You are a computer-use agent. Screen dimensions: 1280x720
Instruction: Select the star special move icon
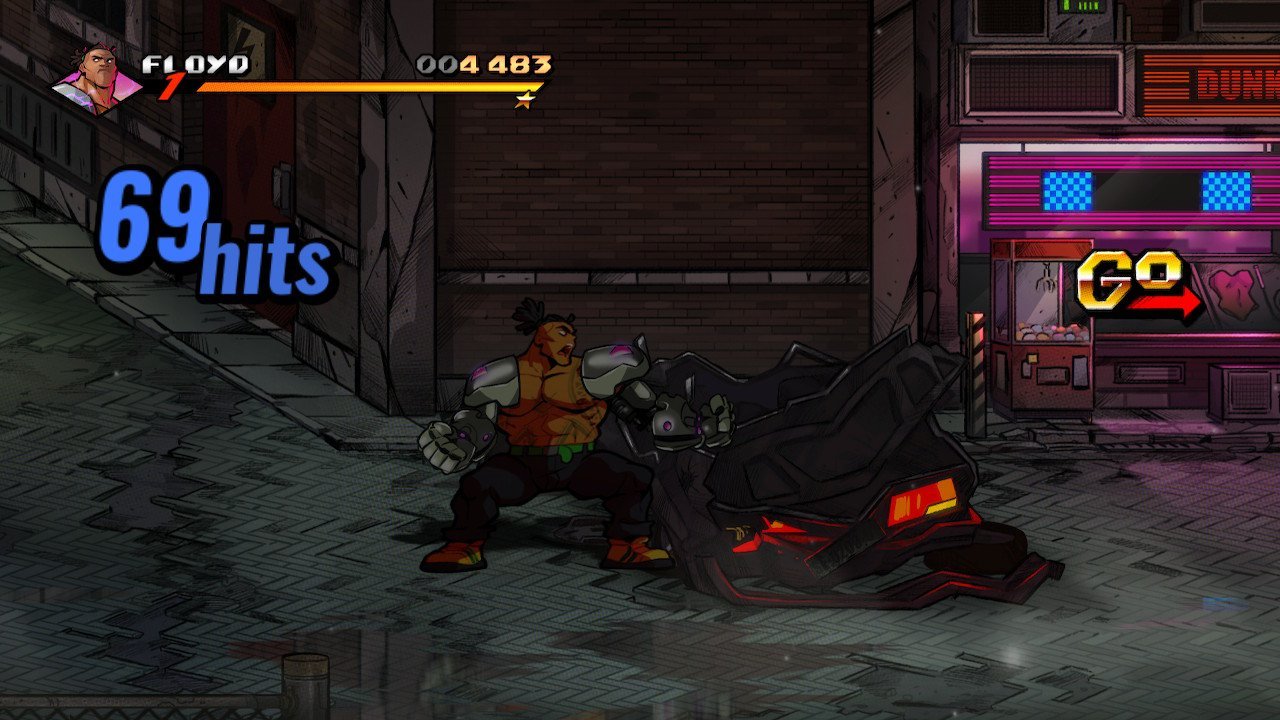pos(524,99)
